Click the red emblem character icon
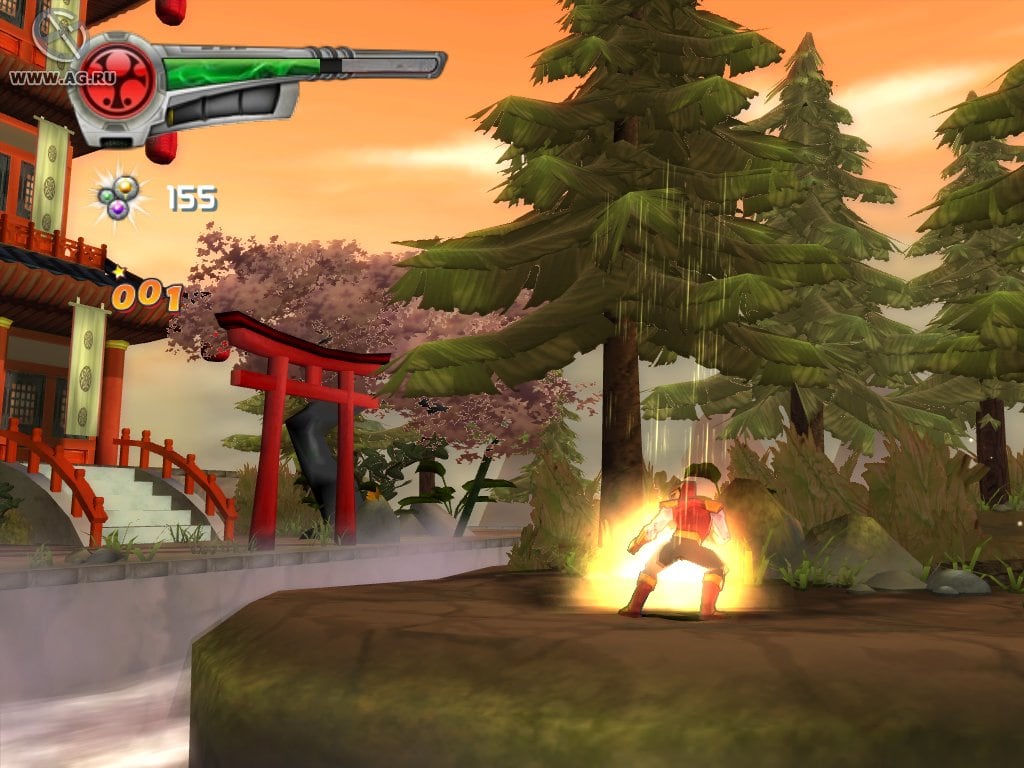The width and height of the screenshot is (1024, 768). (x=118, y=80)
